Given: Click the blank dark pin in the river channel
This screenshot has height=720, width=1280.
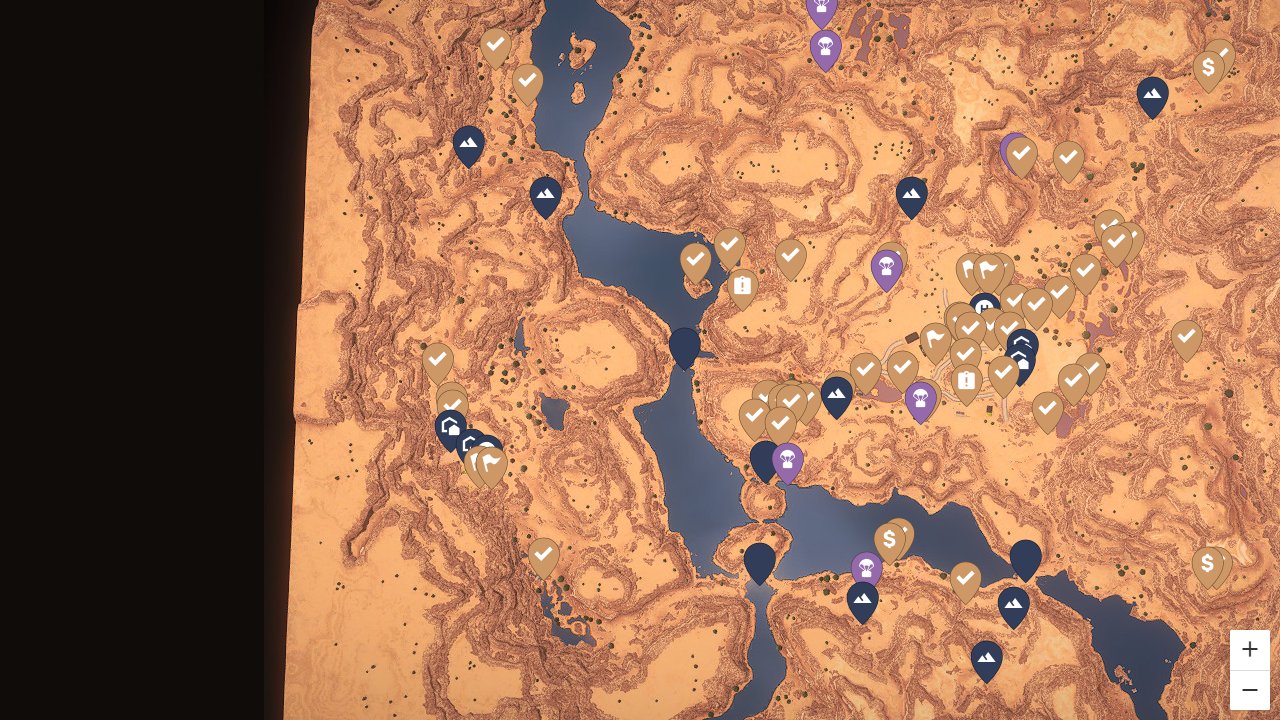Looking at the screenshot, I should (x=685, y=345).
